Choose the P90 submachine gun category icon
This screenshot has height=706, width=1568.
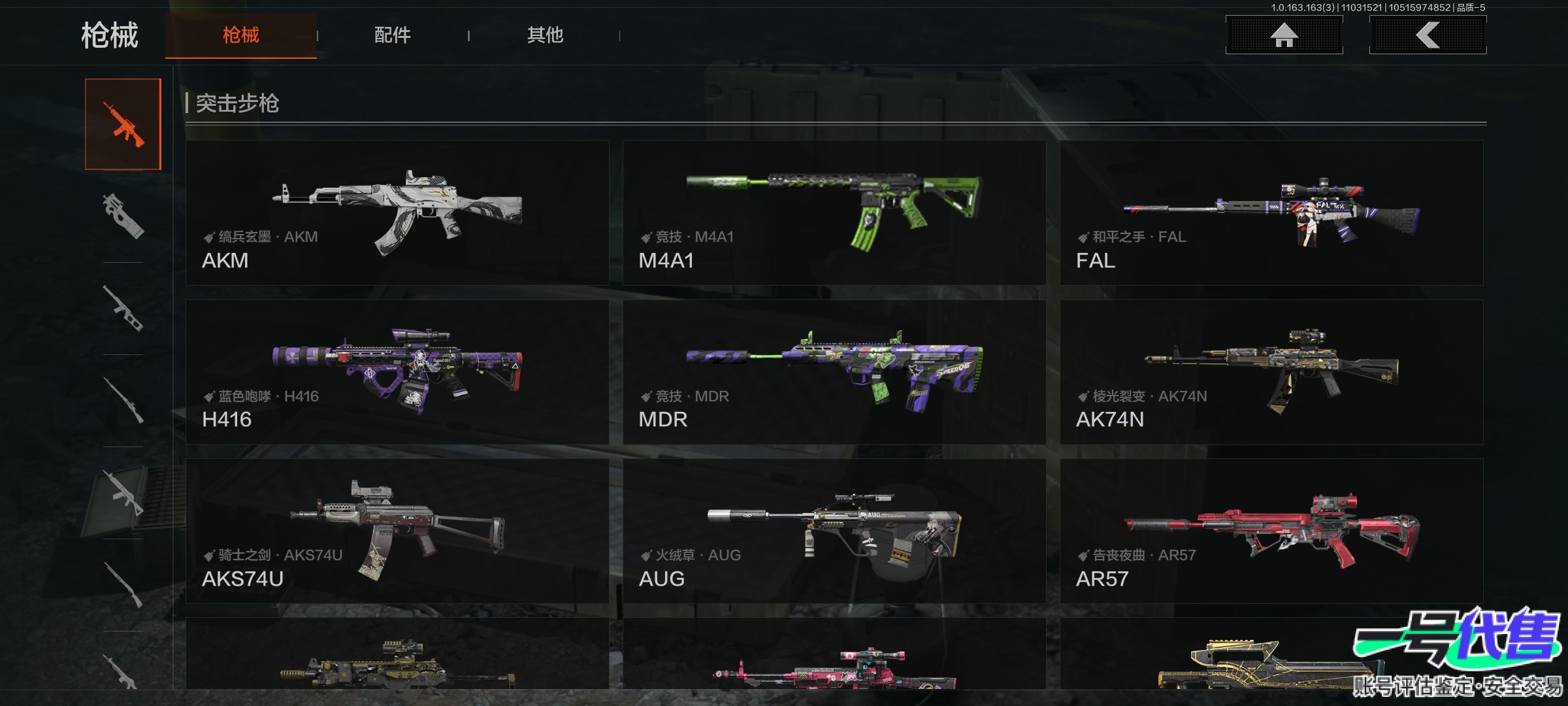pyautogui.click(x=123, y=216)
